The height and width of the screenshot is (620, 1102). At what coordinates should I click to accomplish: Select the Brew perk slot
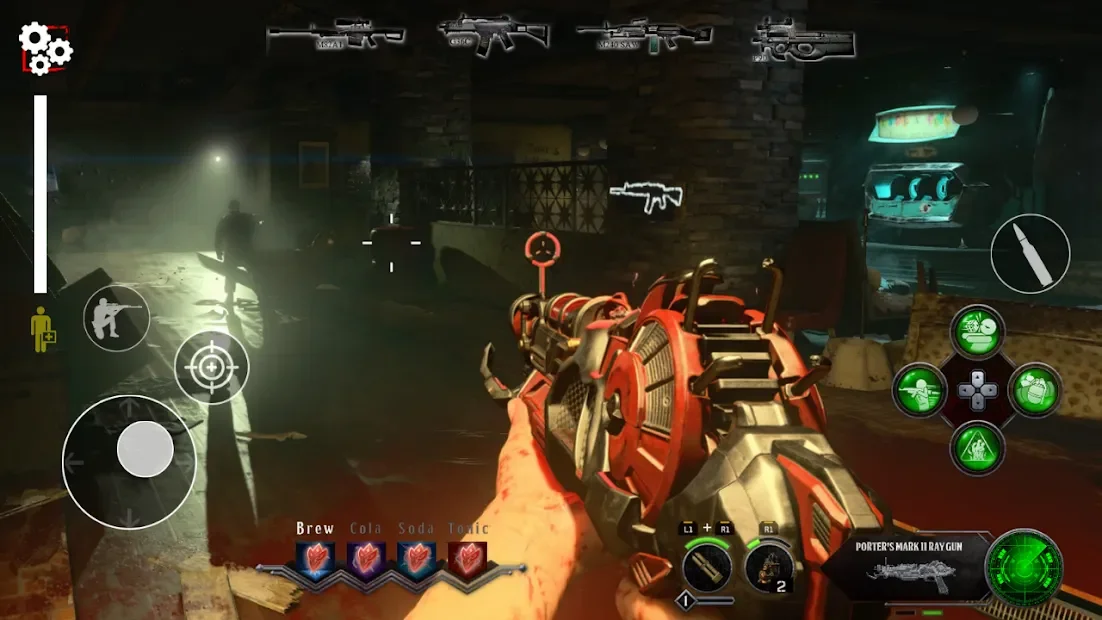coord(315,558)
